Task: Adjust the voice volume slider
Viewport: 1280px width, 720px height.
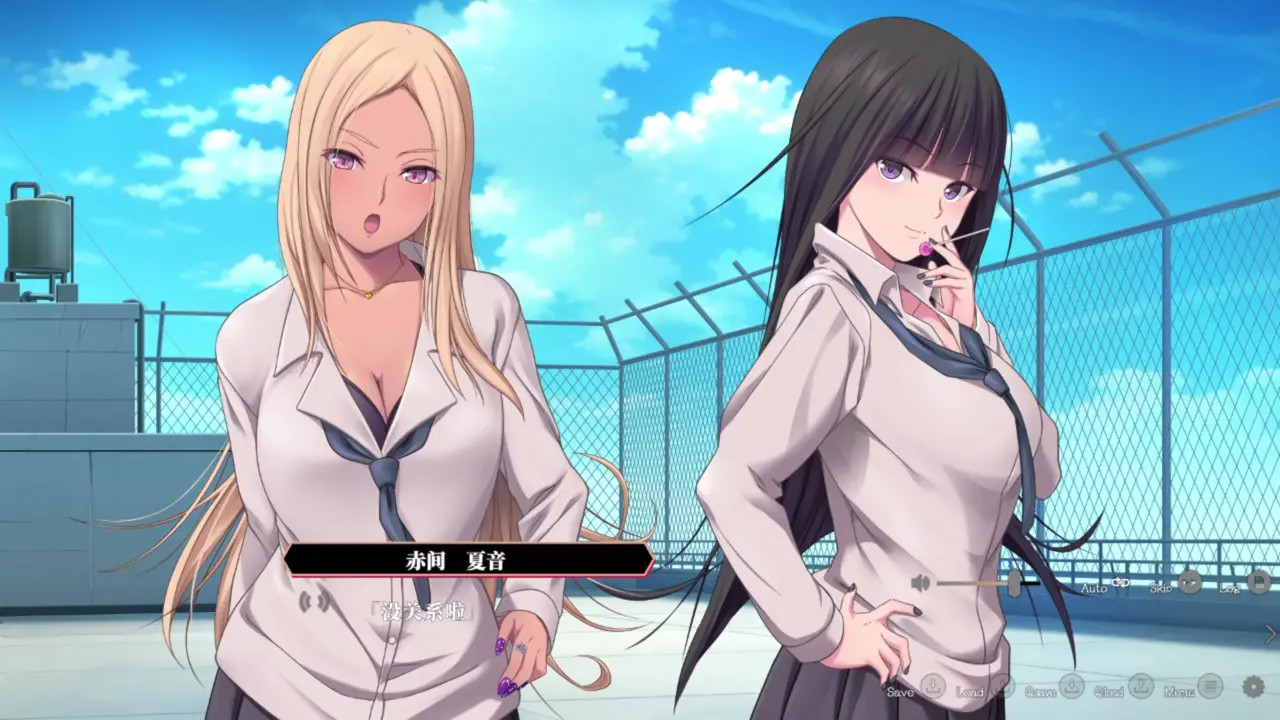Action: [x=1013, y=583]
